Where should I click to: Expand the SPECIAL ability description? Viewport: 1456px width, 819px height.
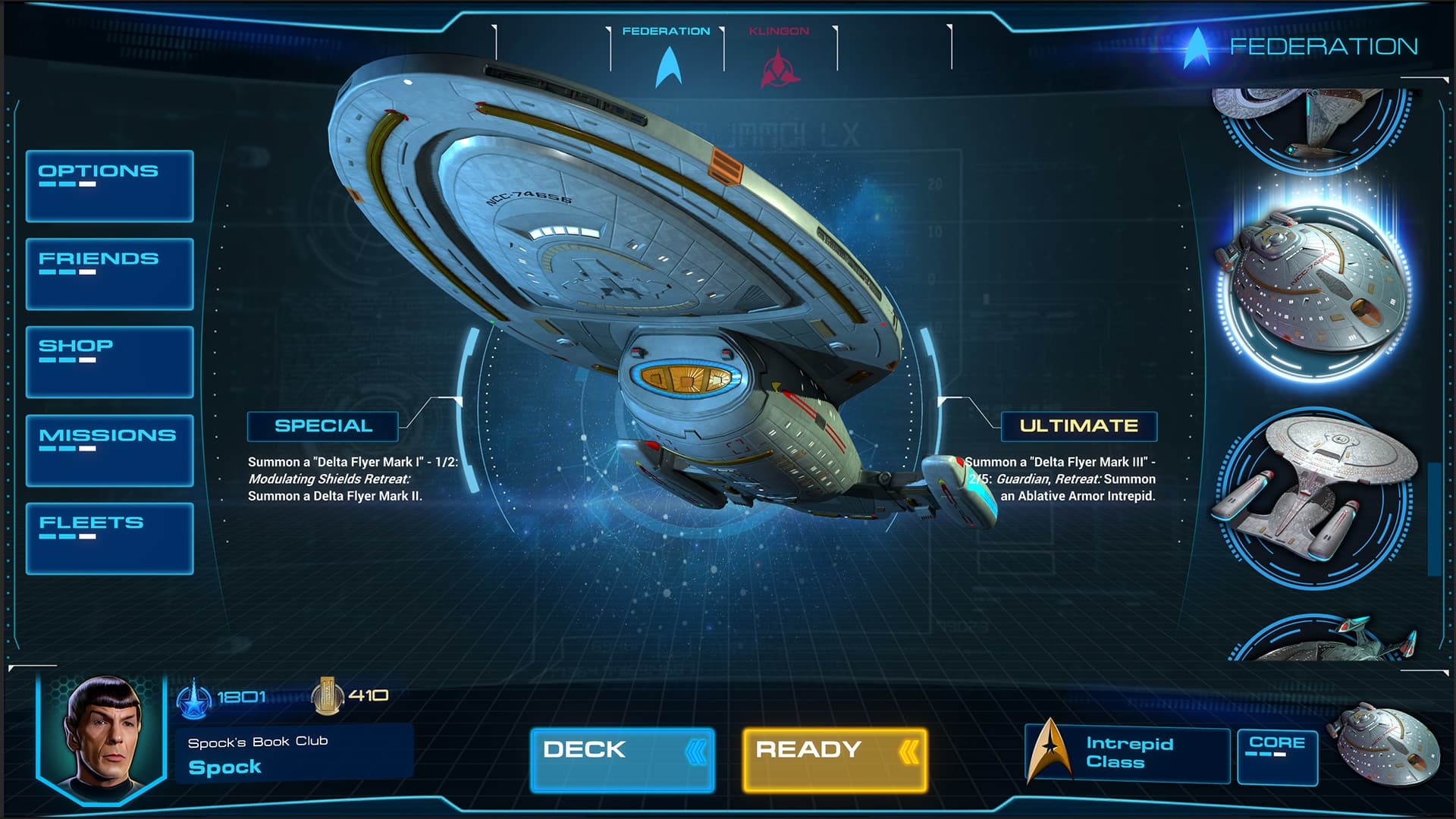pyautogui.click(x=324, y=425)
